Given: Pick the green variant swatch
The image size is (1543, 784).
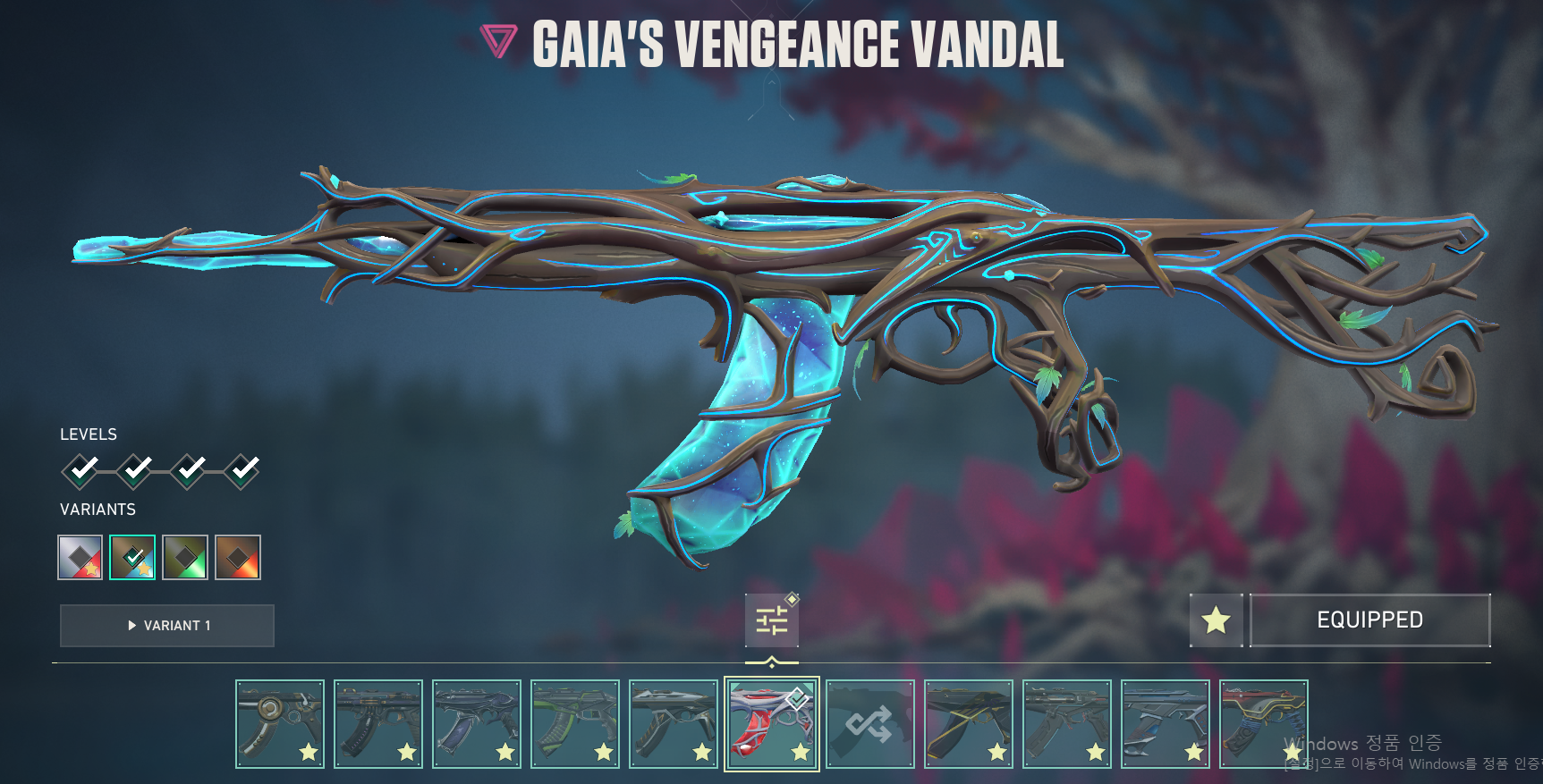Looking at the screenshot, I should point(185,558).
